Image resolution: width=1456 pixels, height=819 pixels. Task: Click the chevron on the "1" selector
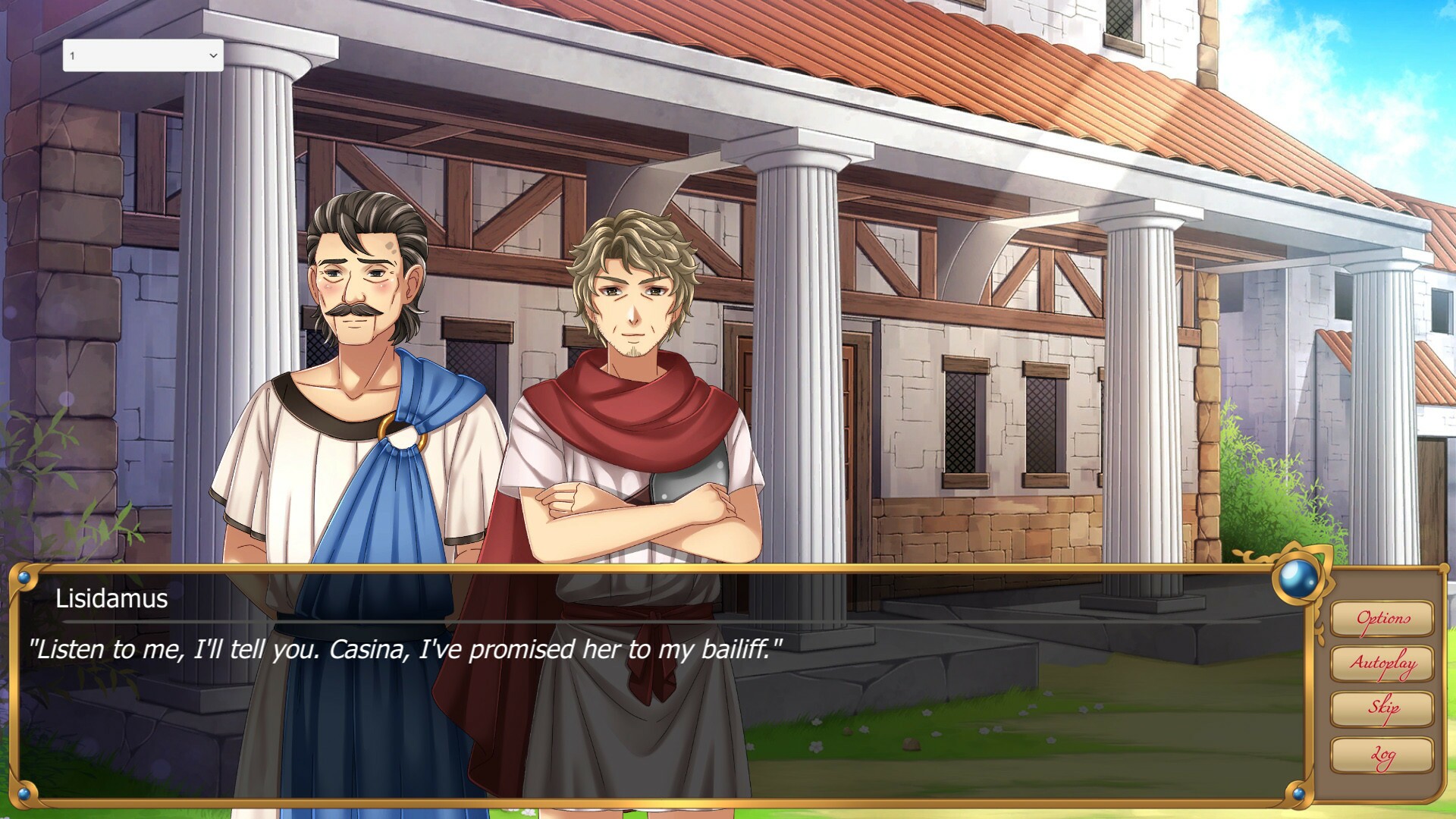pyautogui.click(x=212, y=55)
